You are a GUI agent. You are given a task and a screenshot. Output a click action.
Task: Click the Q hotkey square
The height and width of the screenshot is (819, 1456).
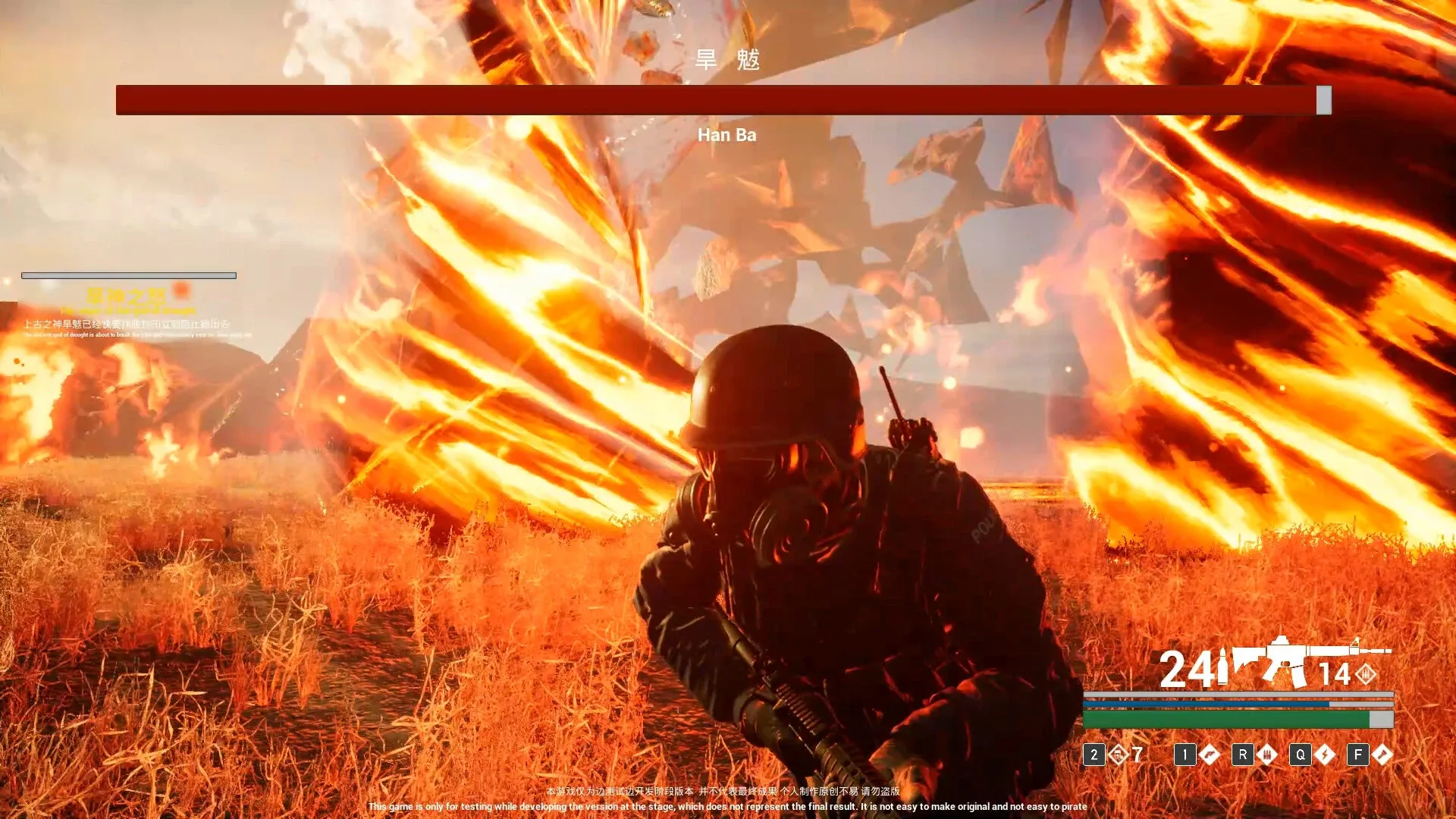click(1300, 755)
